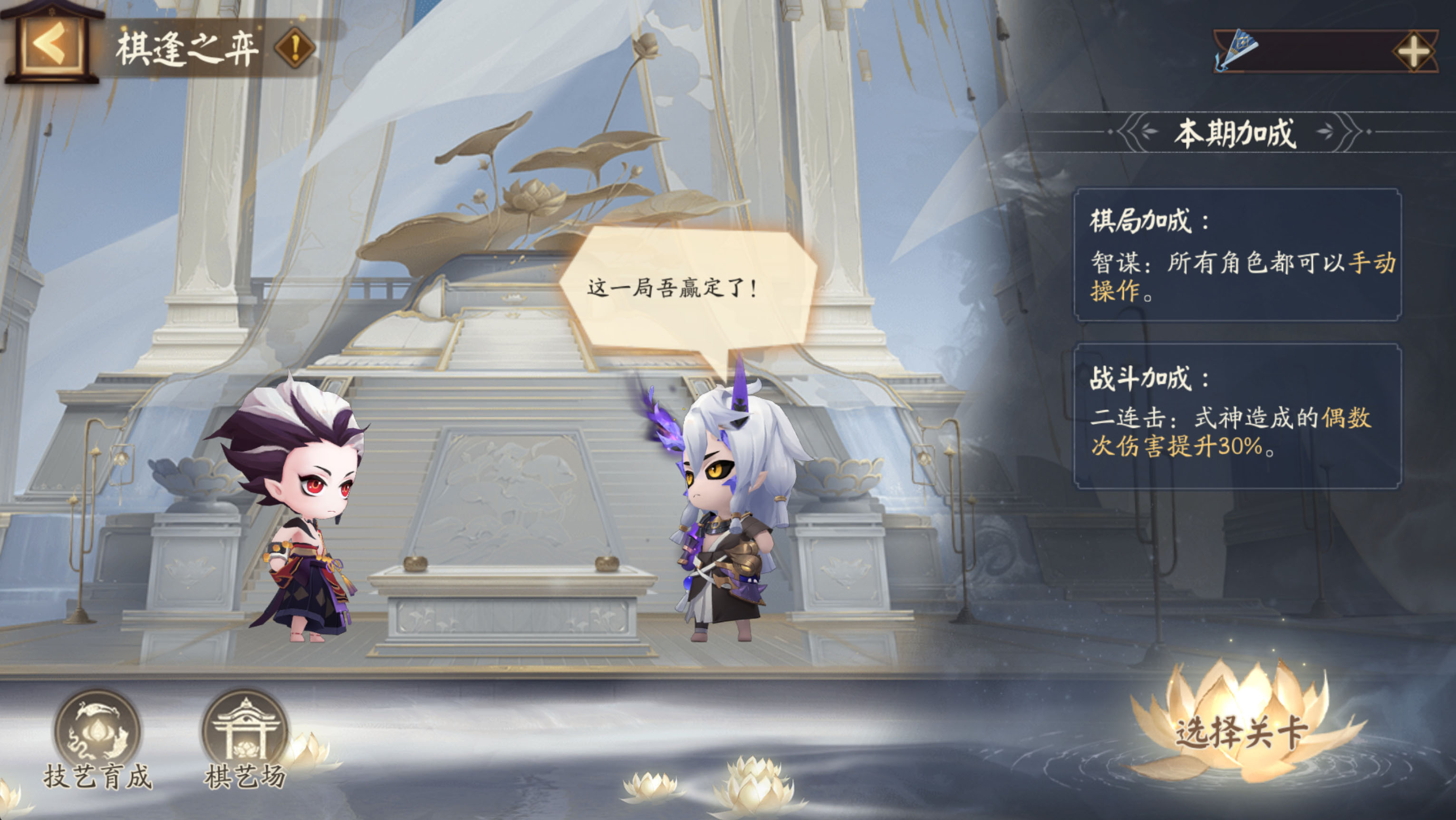This screenshot has width=1456, height=820.
Task: View the 棋局加成 bonus panel
Action: [x=1237, y=254]
